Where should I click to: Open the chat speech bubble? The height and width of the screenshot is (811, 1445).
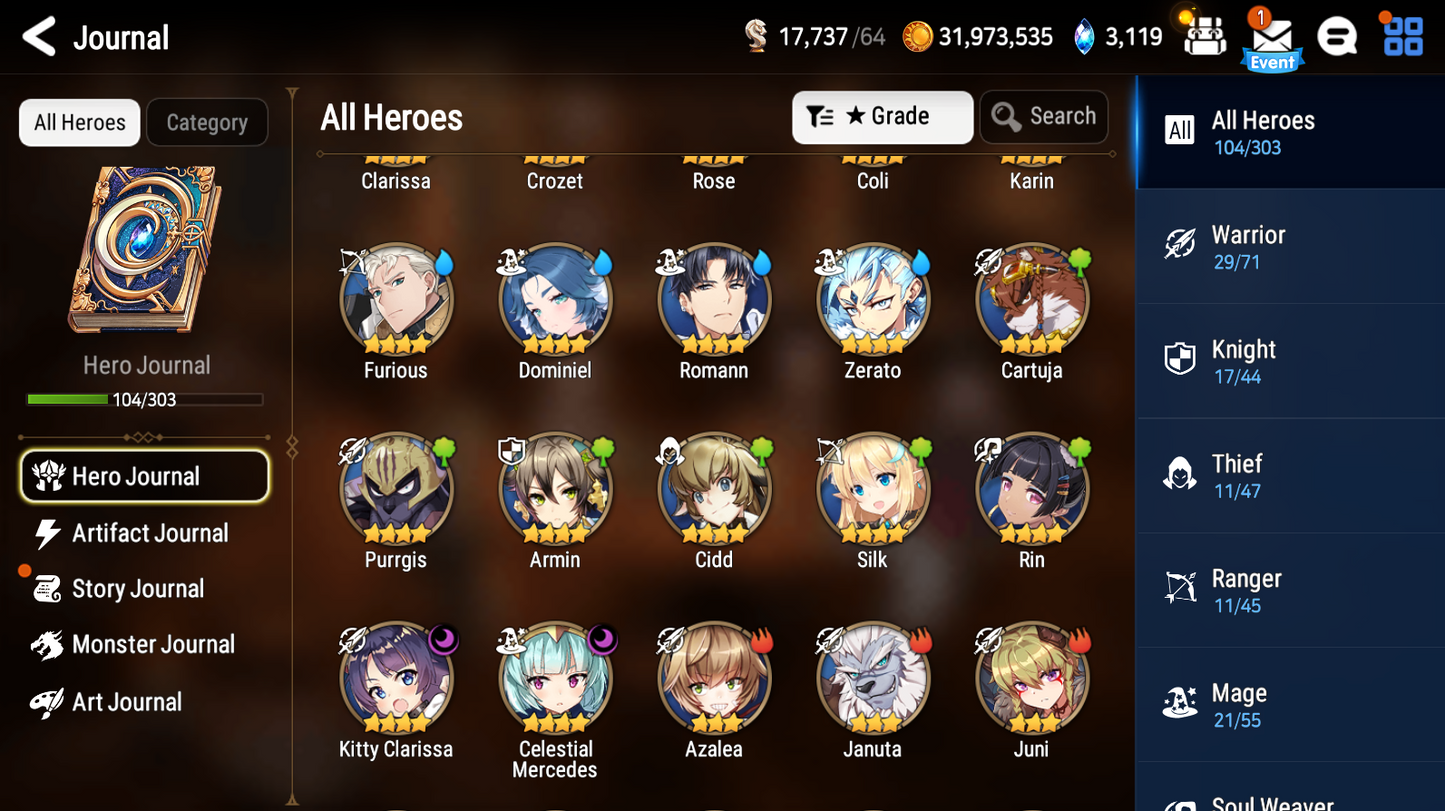pyautogui.click(x=1338, y=36)
